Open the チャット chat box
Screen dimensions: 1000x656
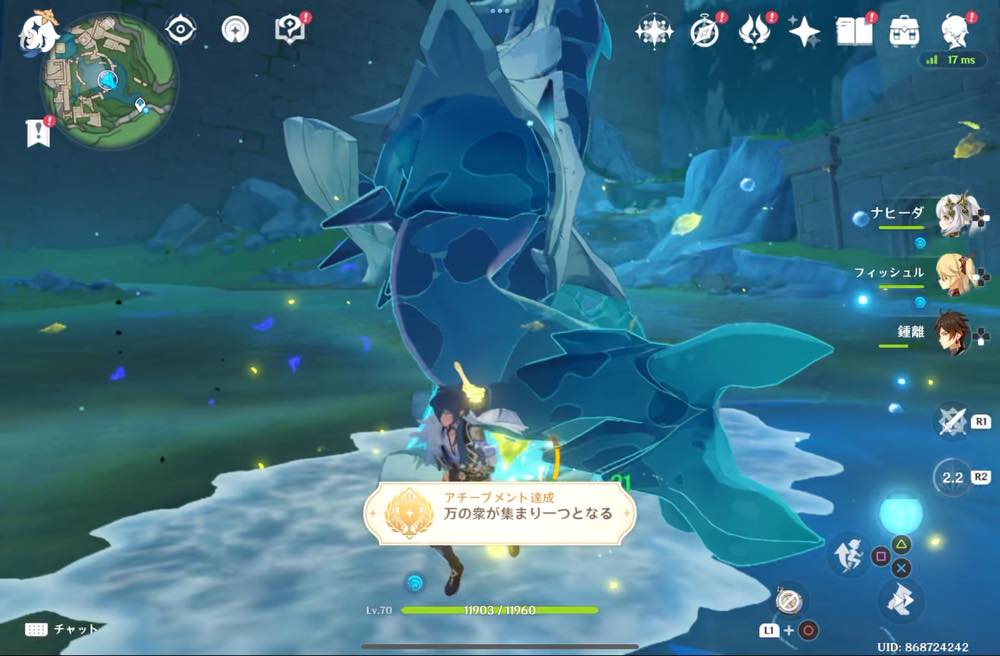click(x=62, y=629)
